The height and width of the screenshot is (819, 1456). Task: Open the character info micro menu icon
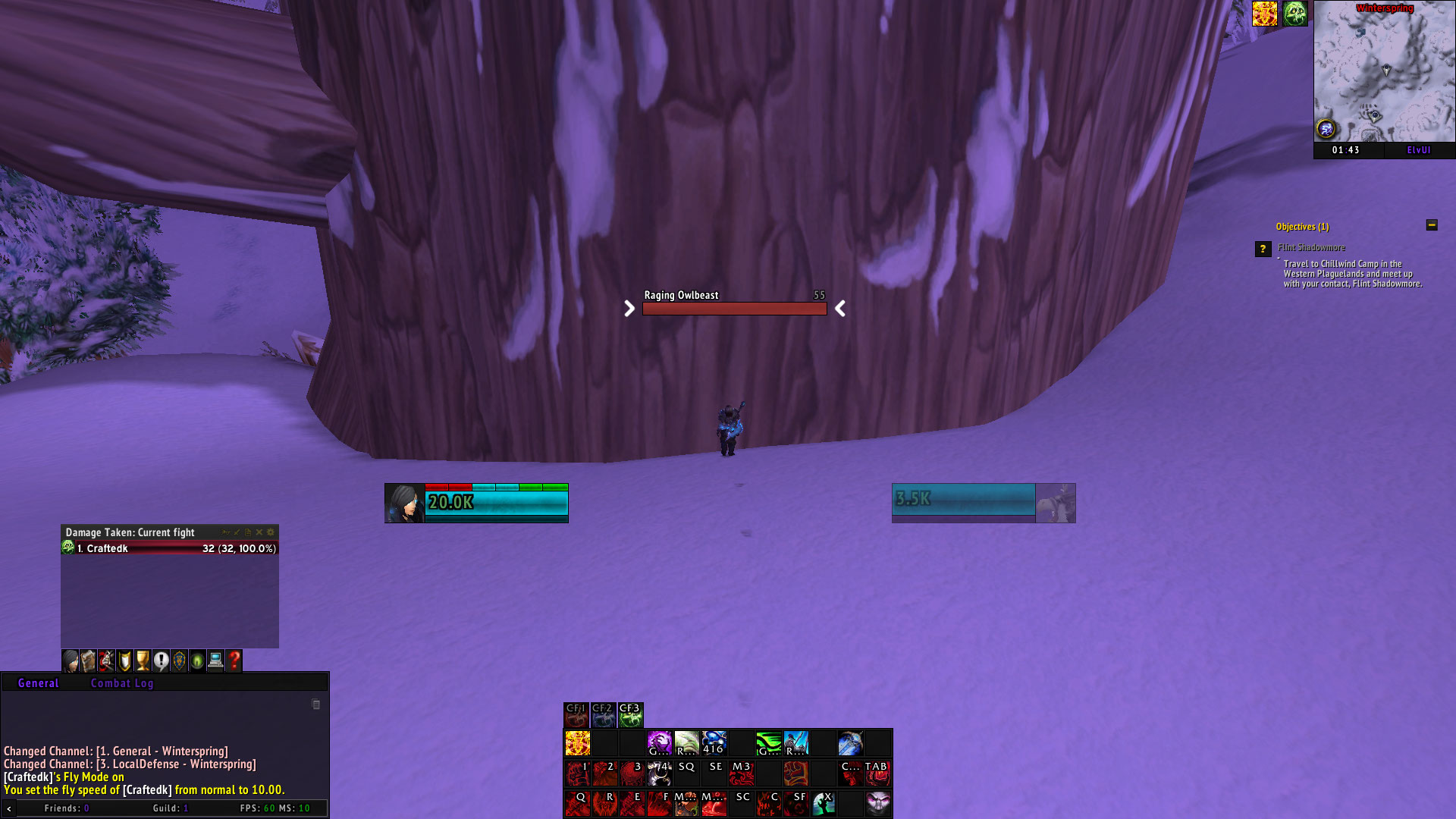point(70,661)
